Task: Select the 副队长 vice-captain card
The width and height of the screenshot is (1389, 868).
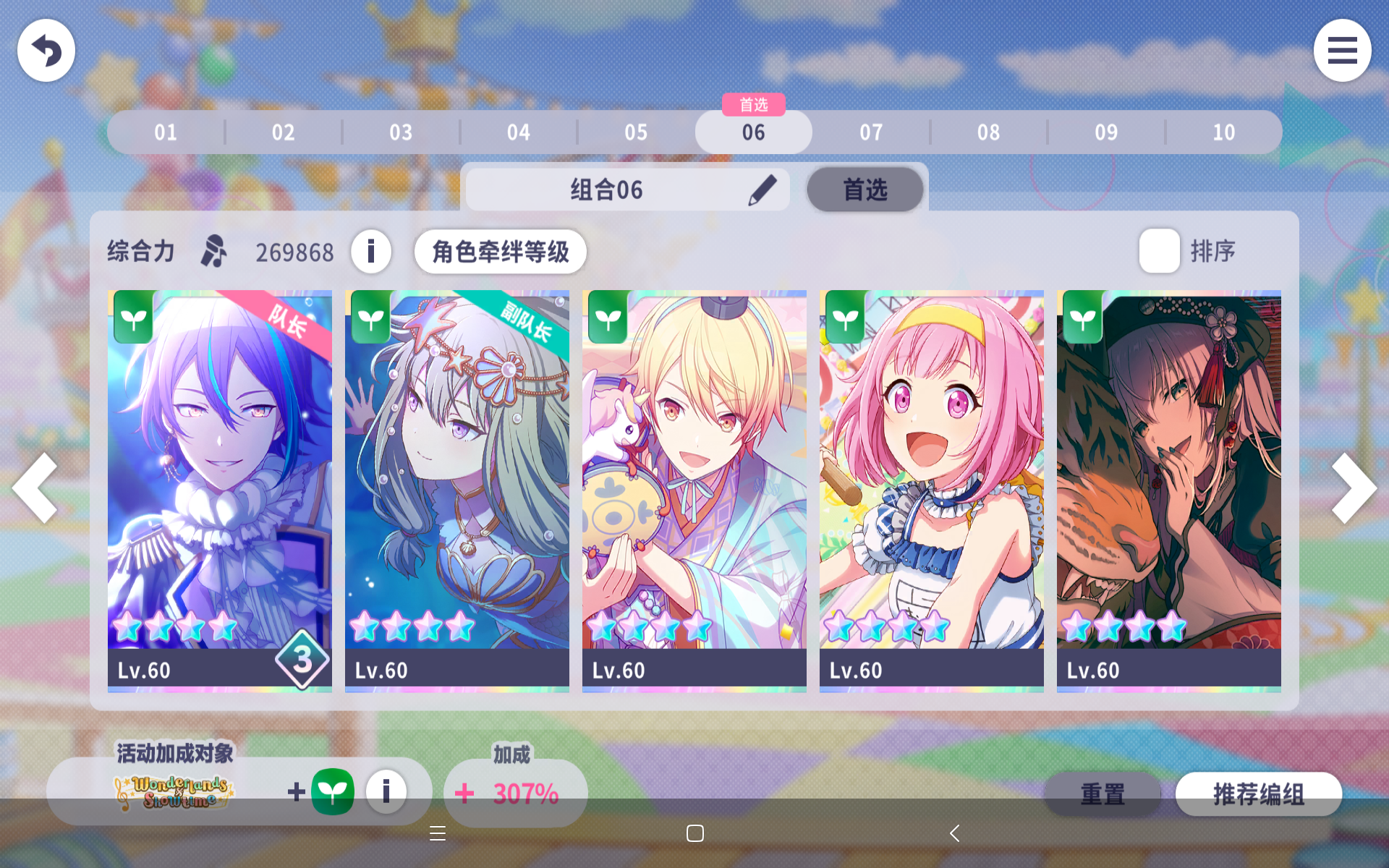Action: [456, 488]
